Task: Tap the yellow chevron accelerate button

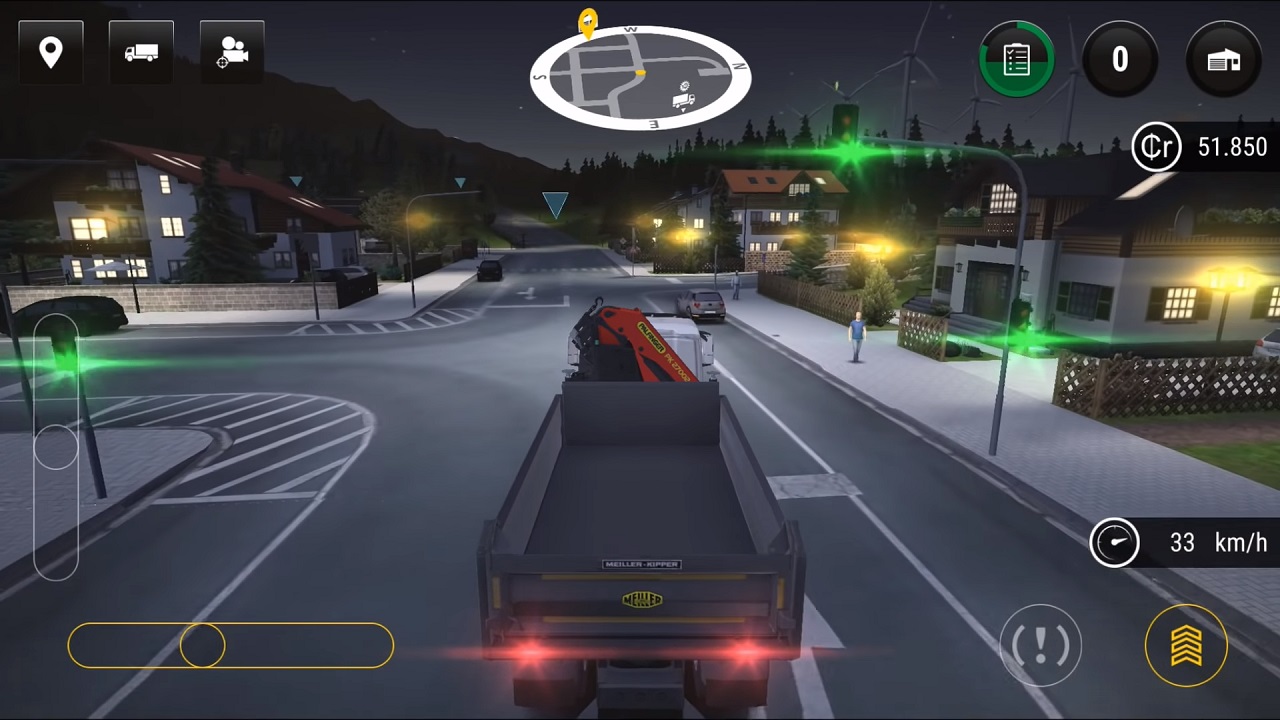Action: 1186,645
